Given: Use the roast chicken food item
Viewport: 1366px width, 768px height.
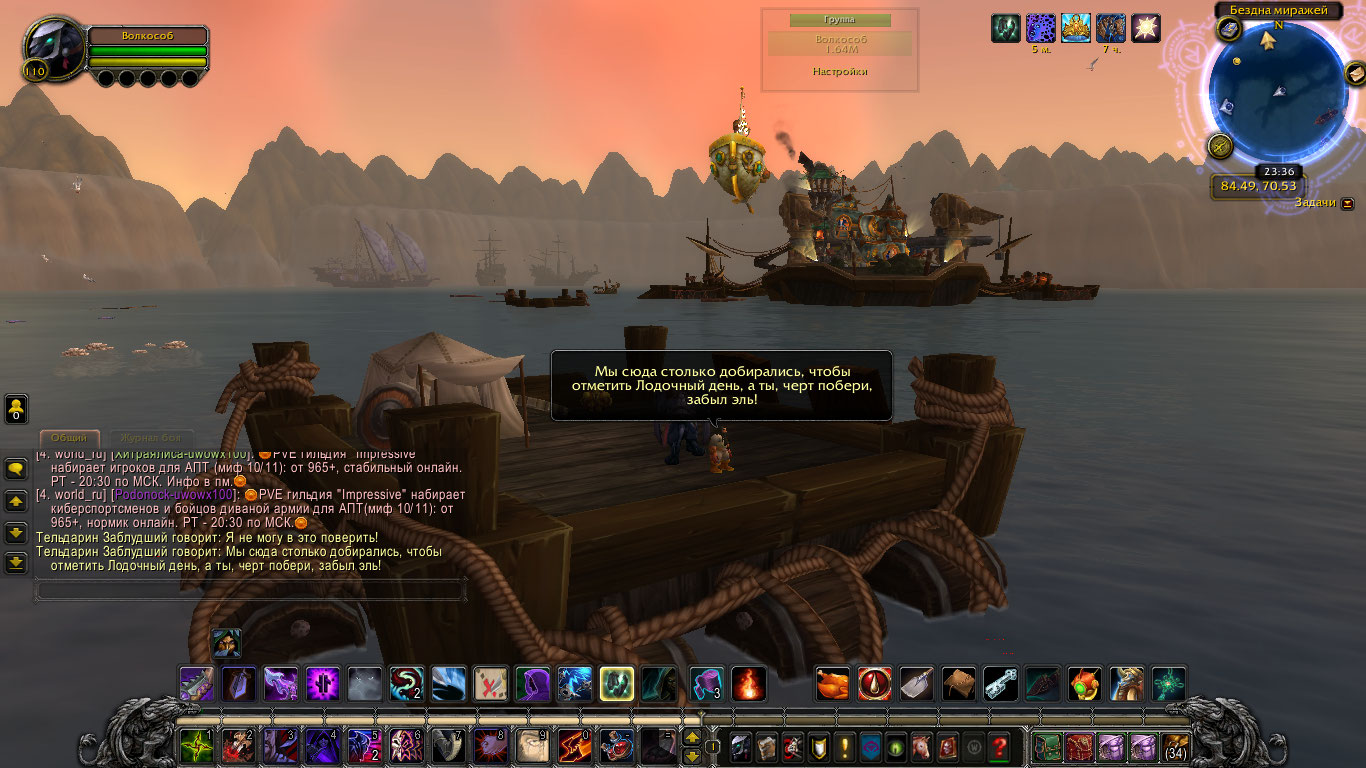Looking at the screenshot, I should [x=833, y=684].
